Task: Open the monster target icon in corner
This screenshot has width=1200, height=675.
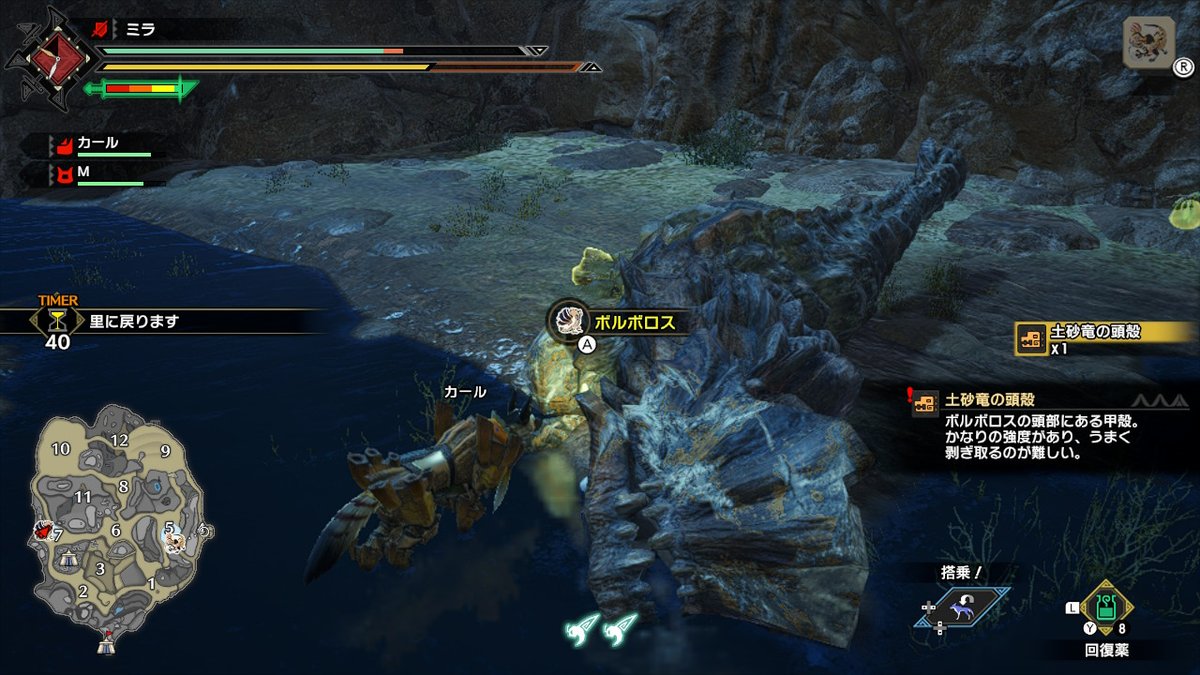Action: [x=1149, y=43]
